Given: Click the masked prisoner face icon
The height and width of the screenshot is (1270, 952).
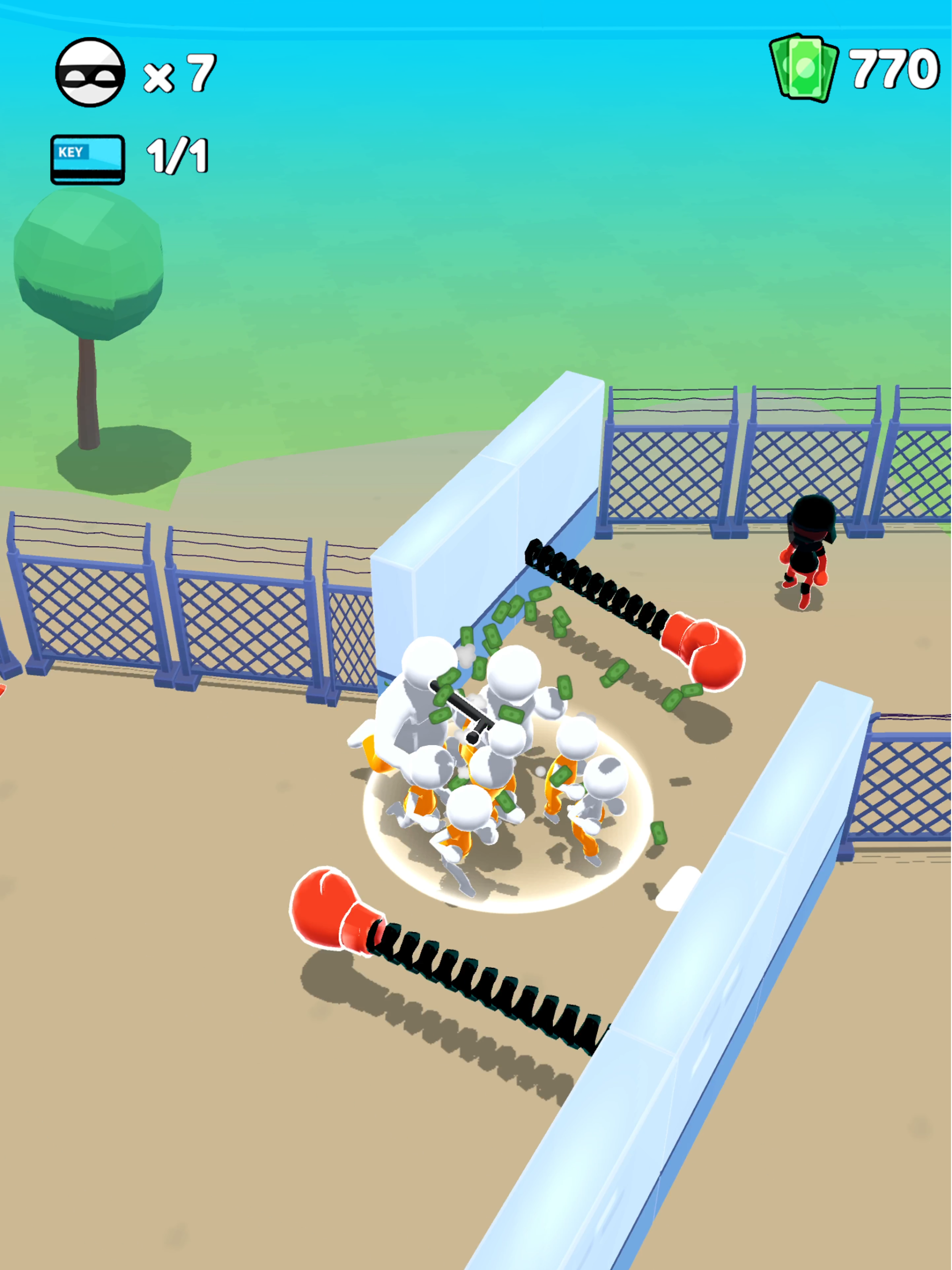Looking at the screenshot, I should pyautogui.click(x=90, y=72).
